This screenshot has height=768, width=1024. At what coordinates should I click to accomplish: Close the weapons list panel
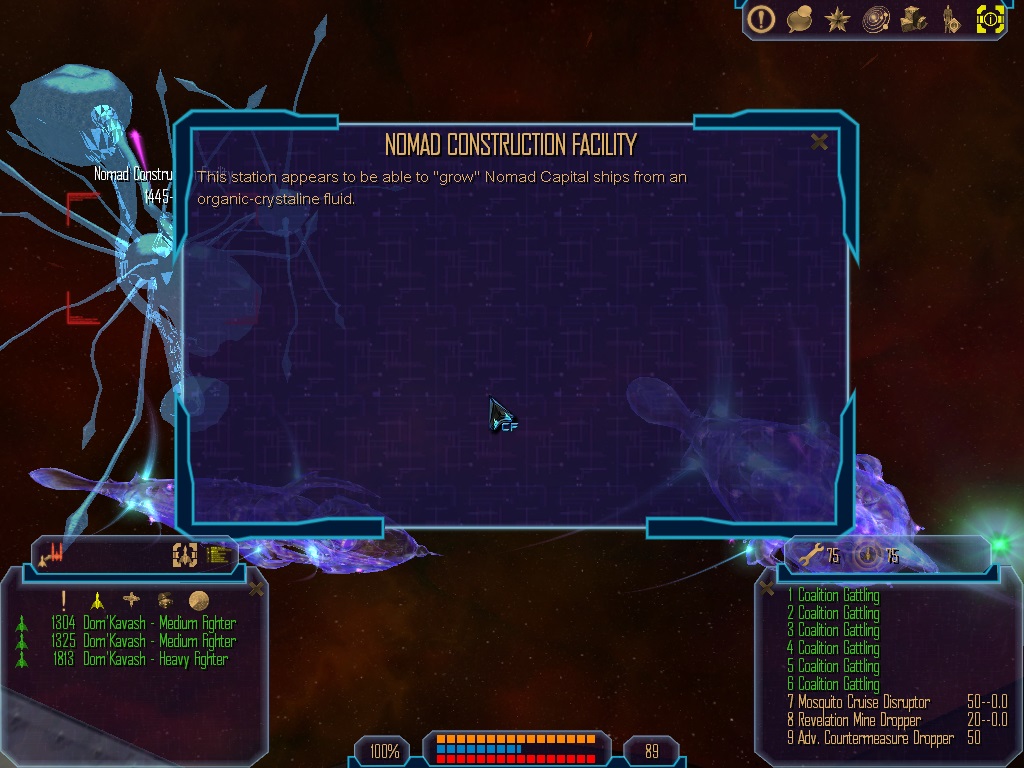tap(768, 588)
